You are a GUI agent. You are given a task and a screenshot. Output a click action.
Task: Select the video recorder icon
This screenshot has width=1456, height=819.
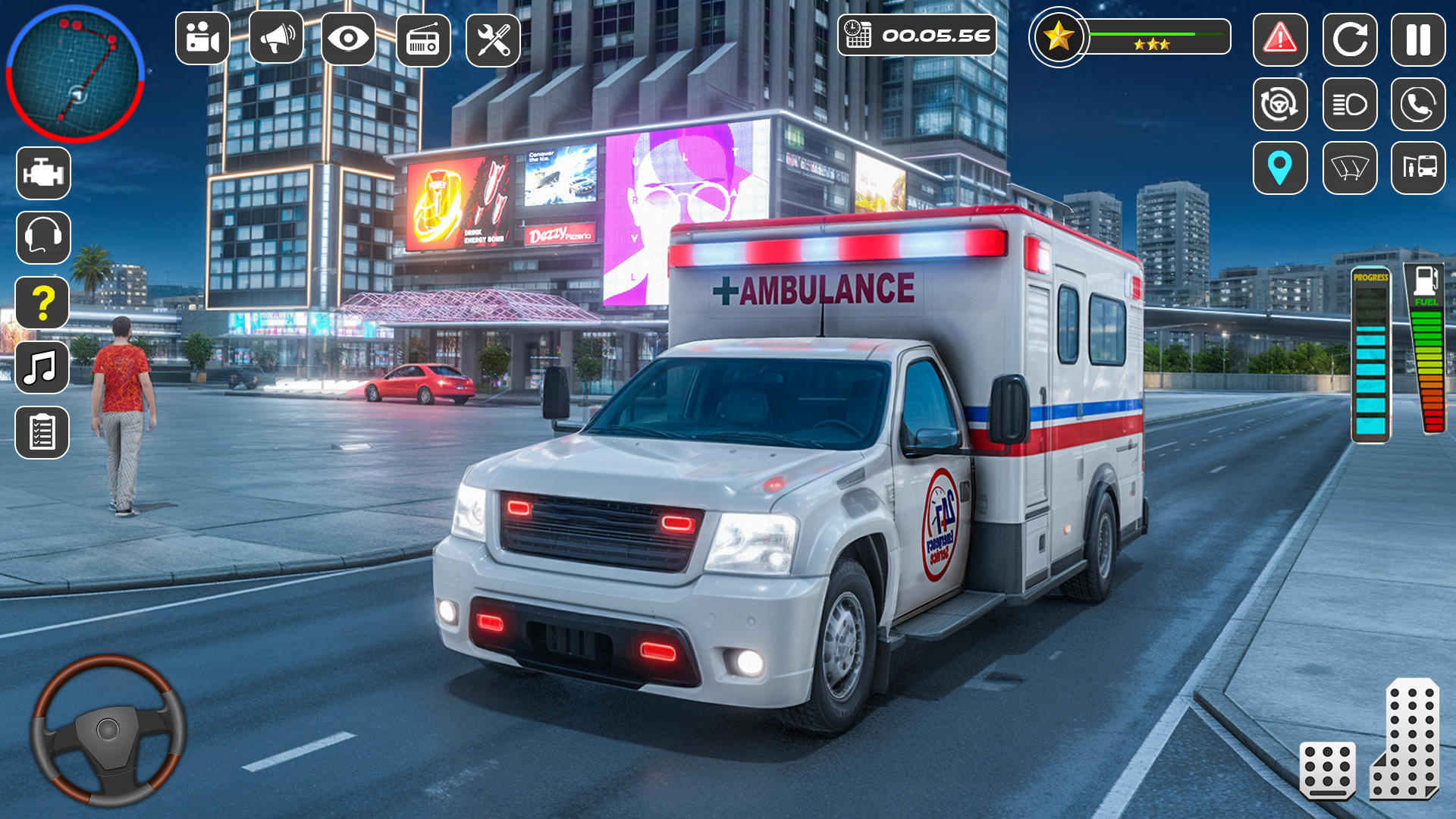[x=202, y=39]
